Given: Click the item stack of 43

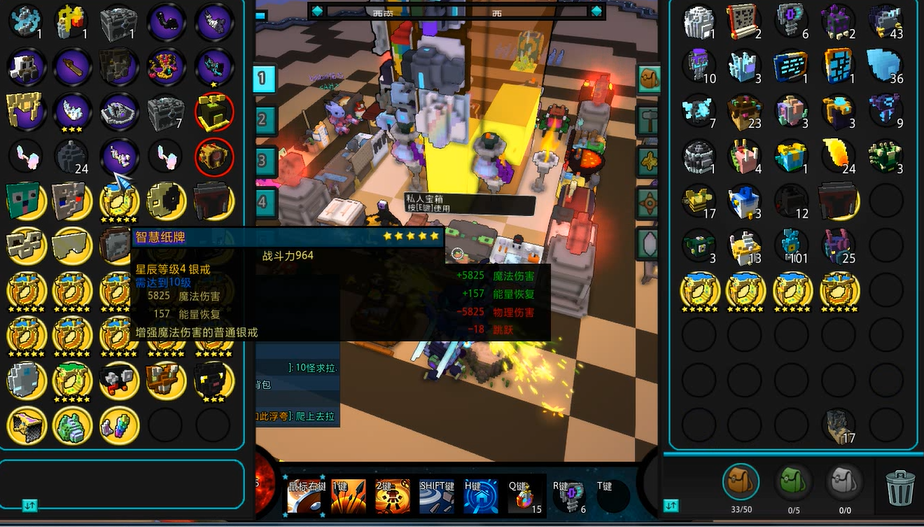Looking at the screenshot, I should tap(885, 21).
